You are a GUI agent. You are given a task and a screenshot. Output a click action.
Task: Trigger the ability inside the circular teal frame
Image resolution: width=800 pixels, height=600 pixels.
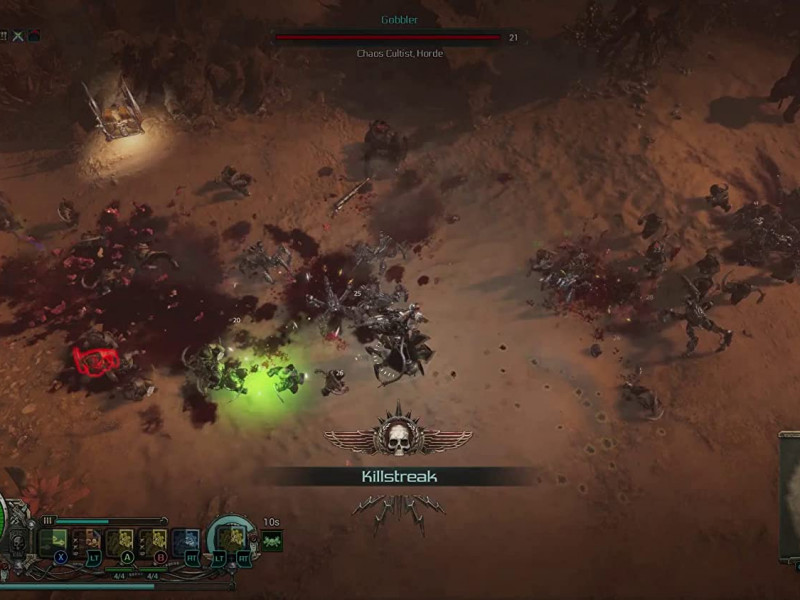point(232,538)
